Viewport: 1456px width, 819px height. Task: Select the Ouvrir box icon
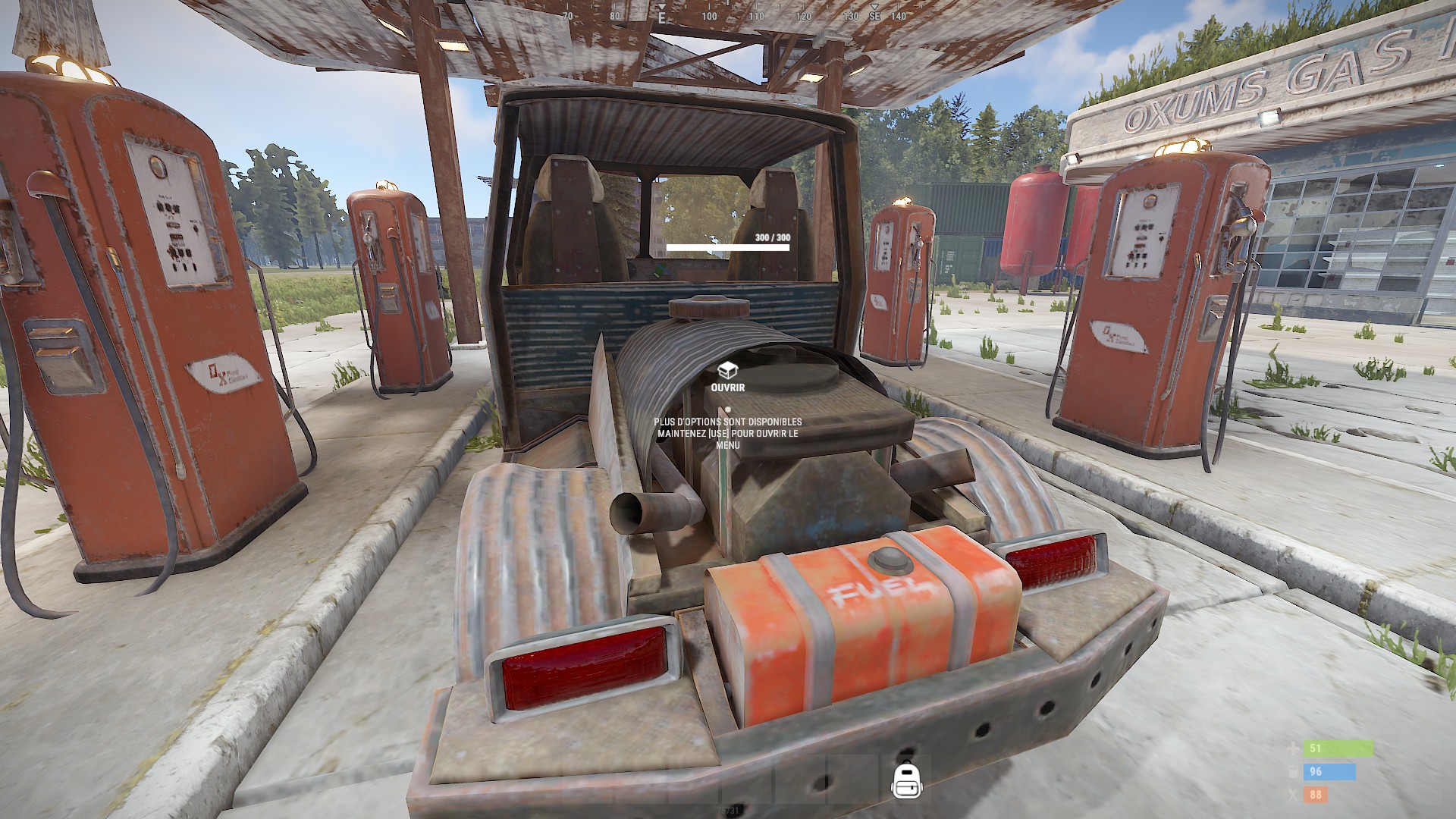click(x=727, y=370)
